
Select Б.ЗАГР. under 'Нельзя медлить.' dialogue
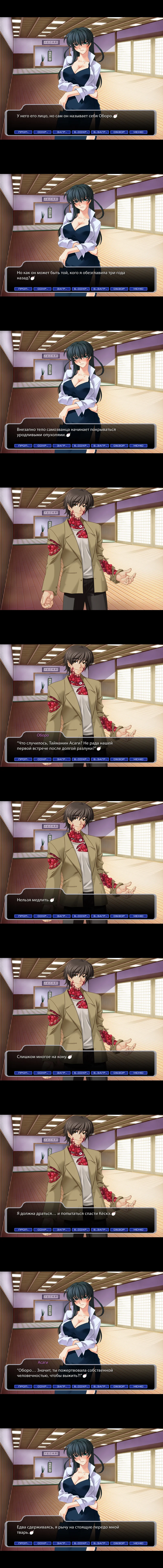tap(100, 916)
